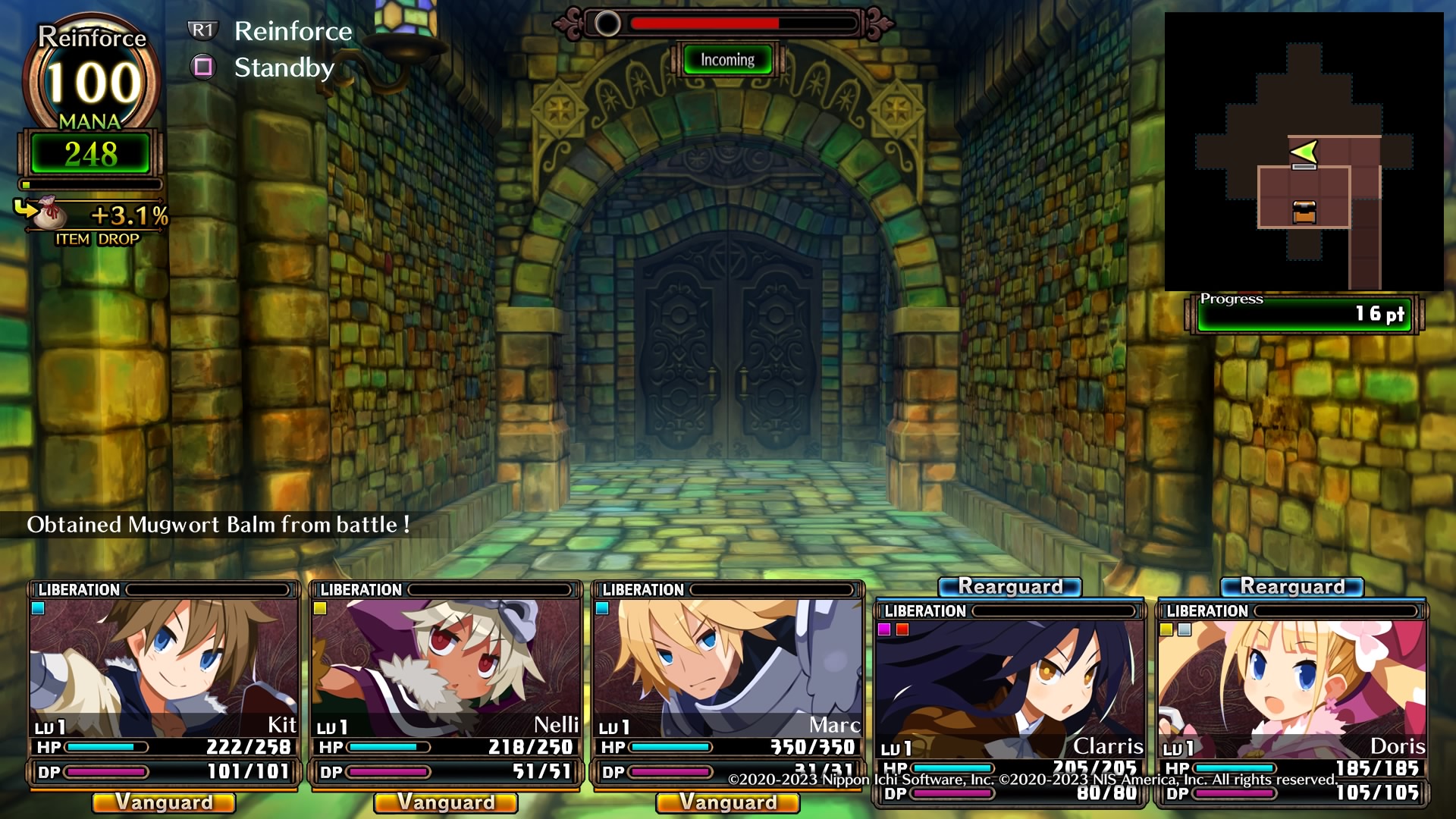This screenshot has width=1456, height=819.
Task: Click the treasure chest marker on minimap
Action: (1304, 212)
